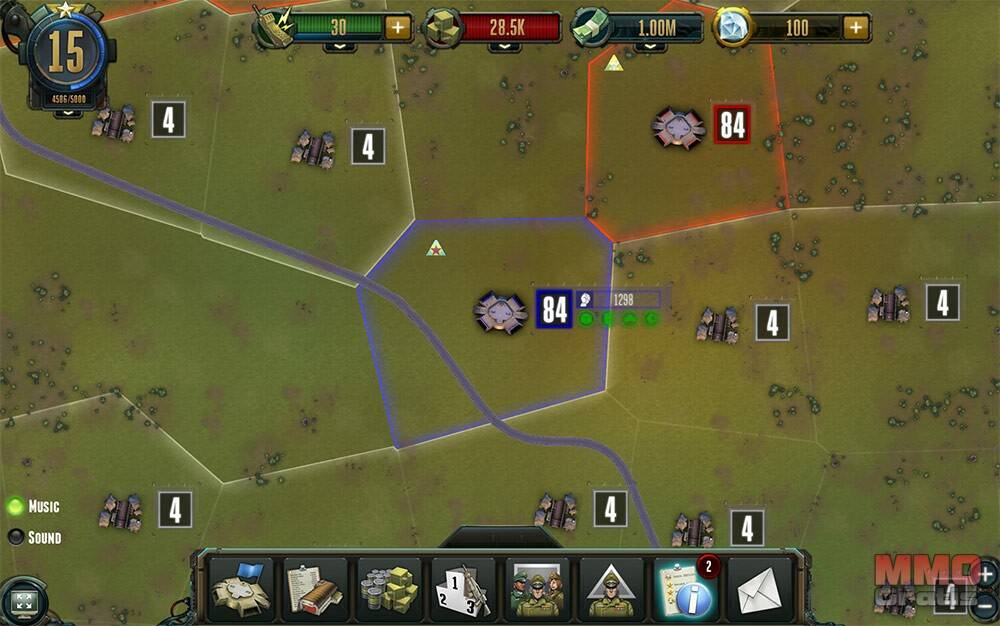The height and width of the screenshot is (626, 1000).
Task: Open the clipboard and barracks menu
Action: coord(314,589)
